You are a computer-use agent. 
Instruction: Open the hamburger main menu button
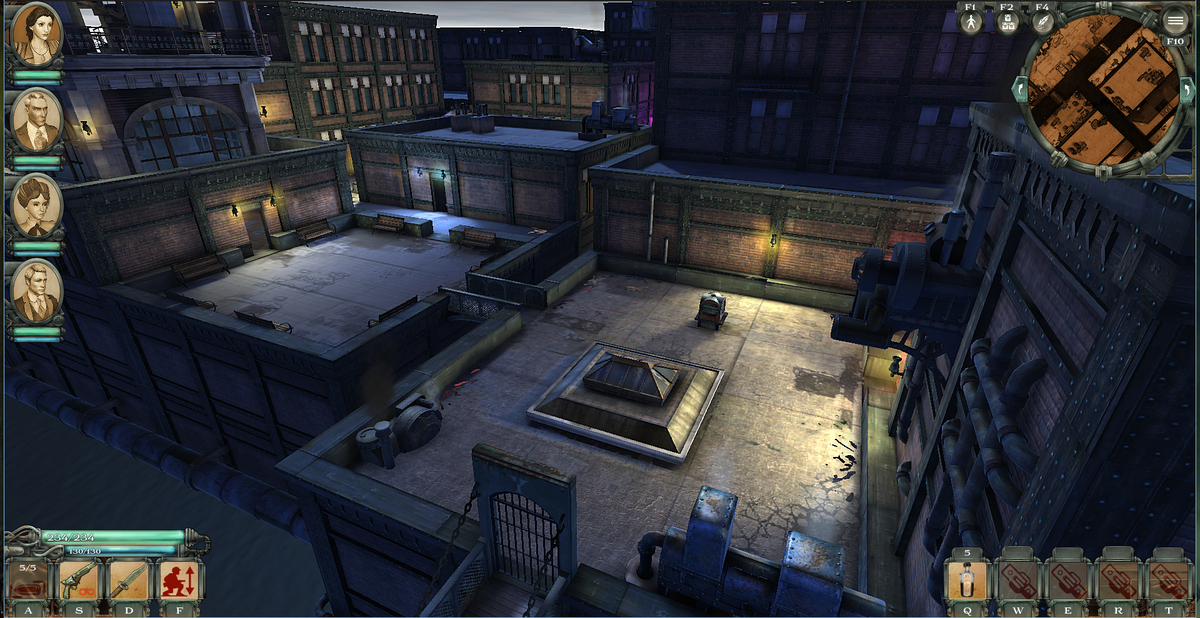(1175, 22)
